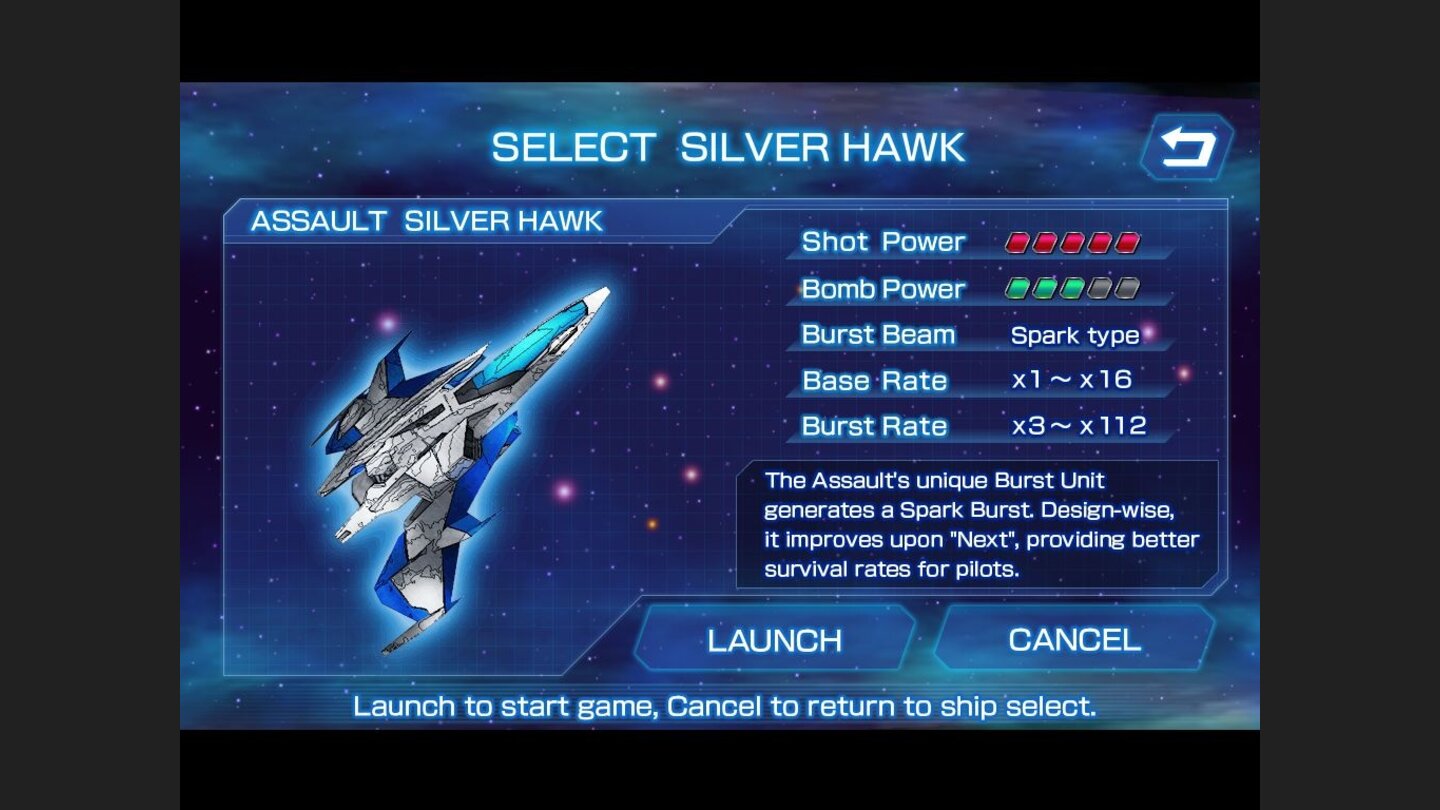
Task: Toggle the second Shot Power segment
Action: (1044, 242)
